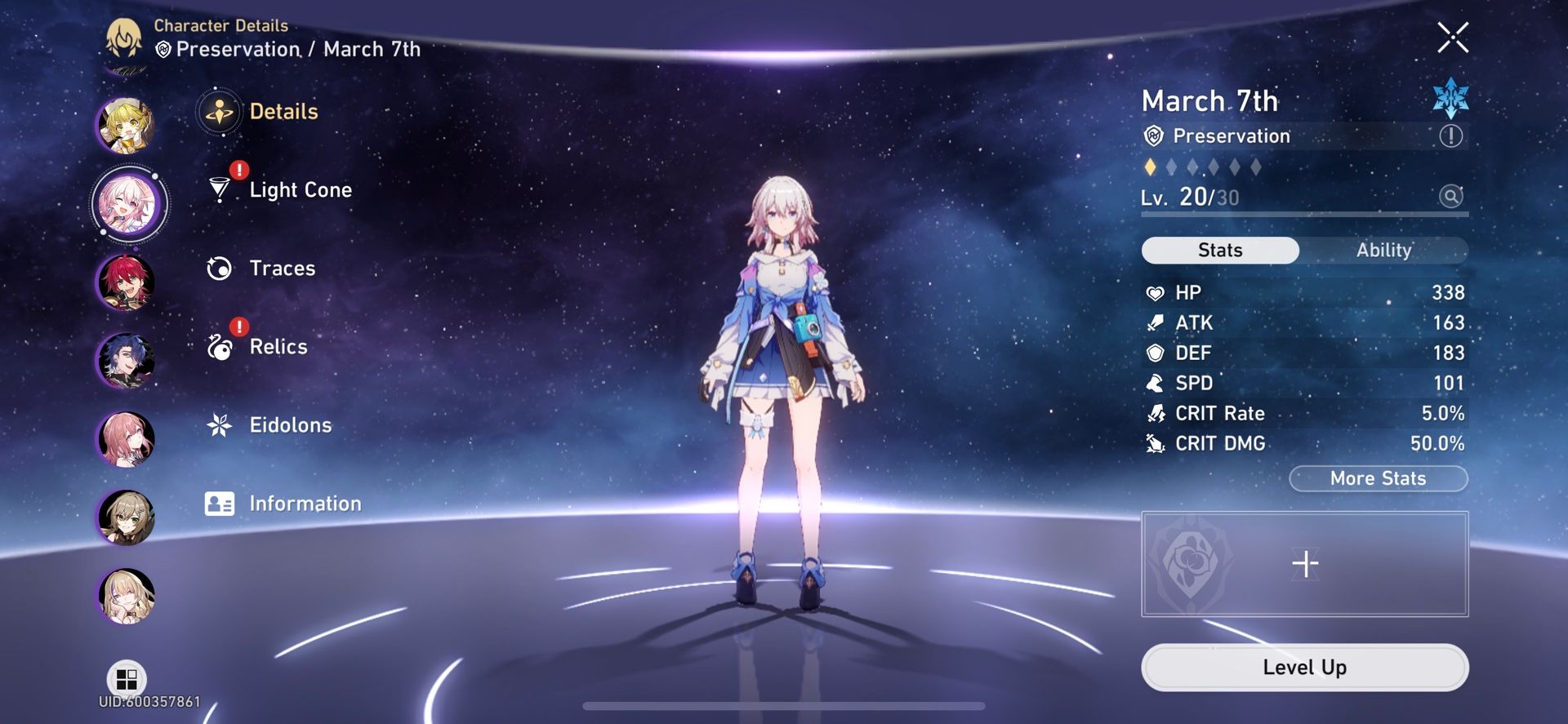1568x724 pixels.
Task: Click the first Eidolon diamond indicator
Action: click(x=1150, y=167)
